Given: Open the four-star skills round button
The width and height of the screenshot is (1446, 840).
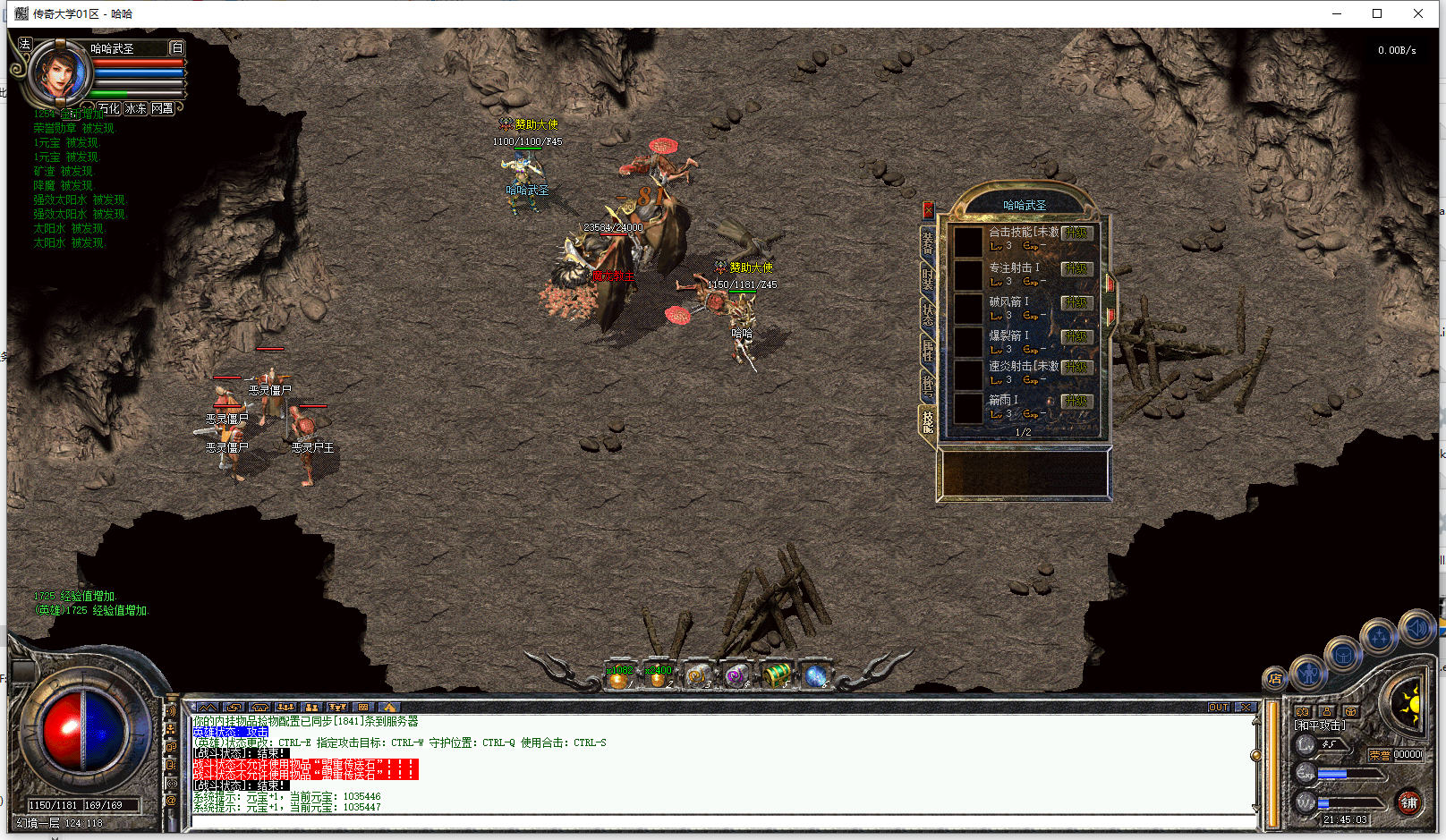Looking at the screenshot, I should [1379, 637].
